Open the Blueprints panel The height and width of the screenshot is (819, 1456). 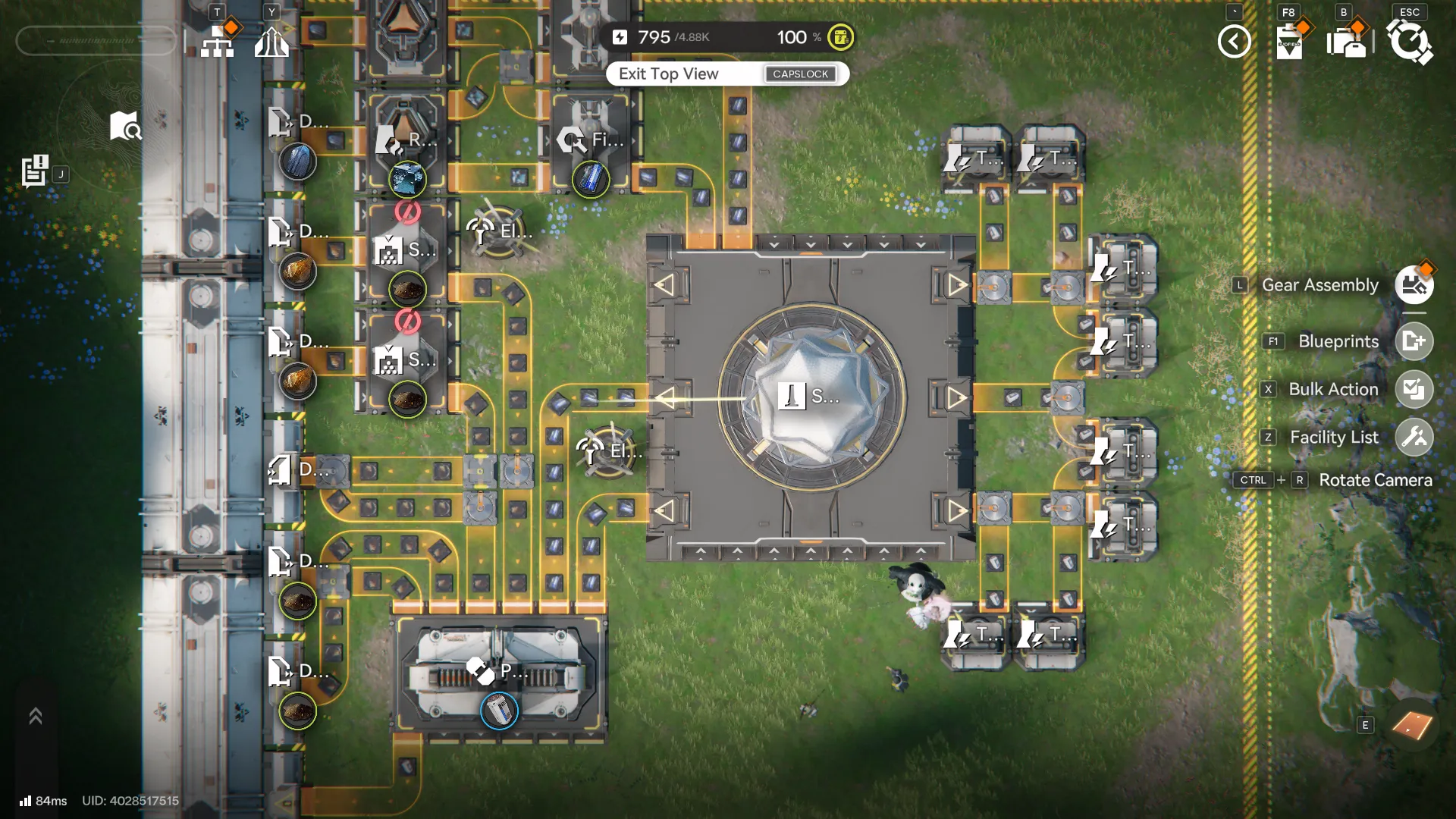coord(1414,341)
